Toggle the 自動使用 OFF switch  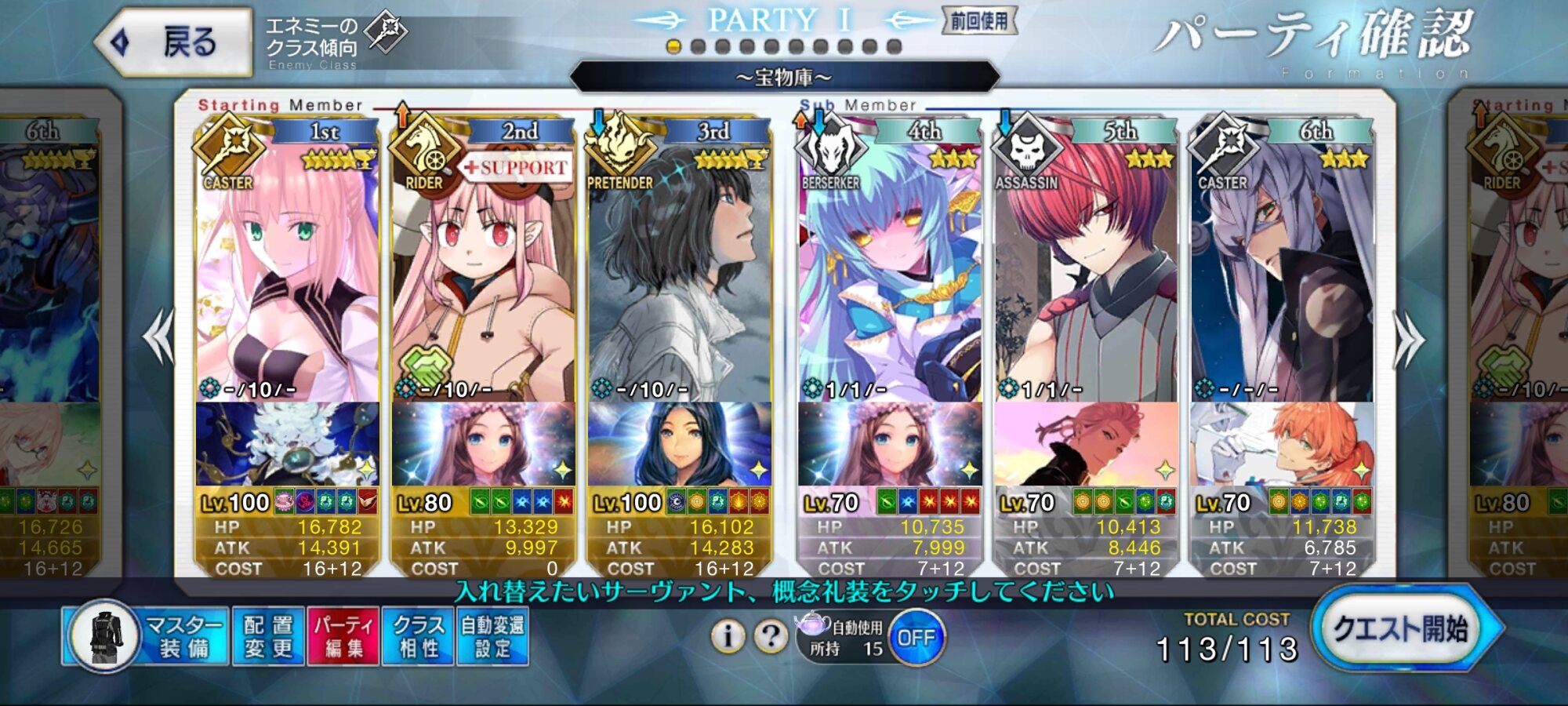click(916, 638)
